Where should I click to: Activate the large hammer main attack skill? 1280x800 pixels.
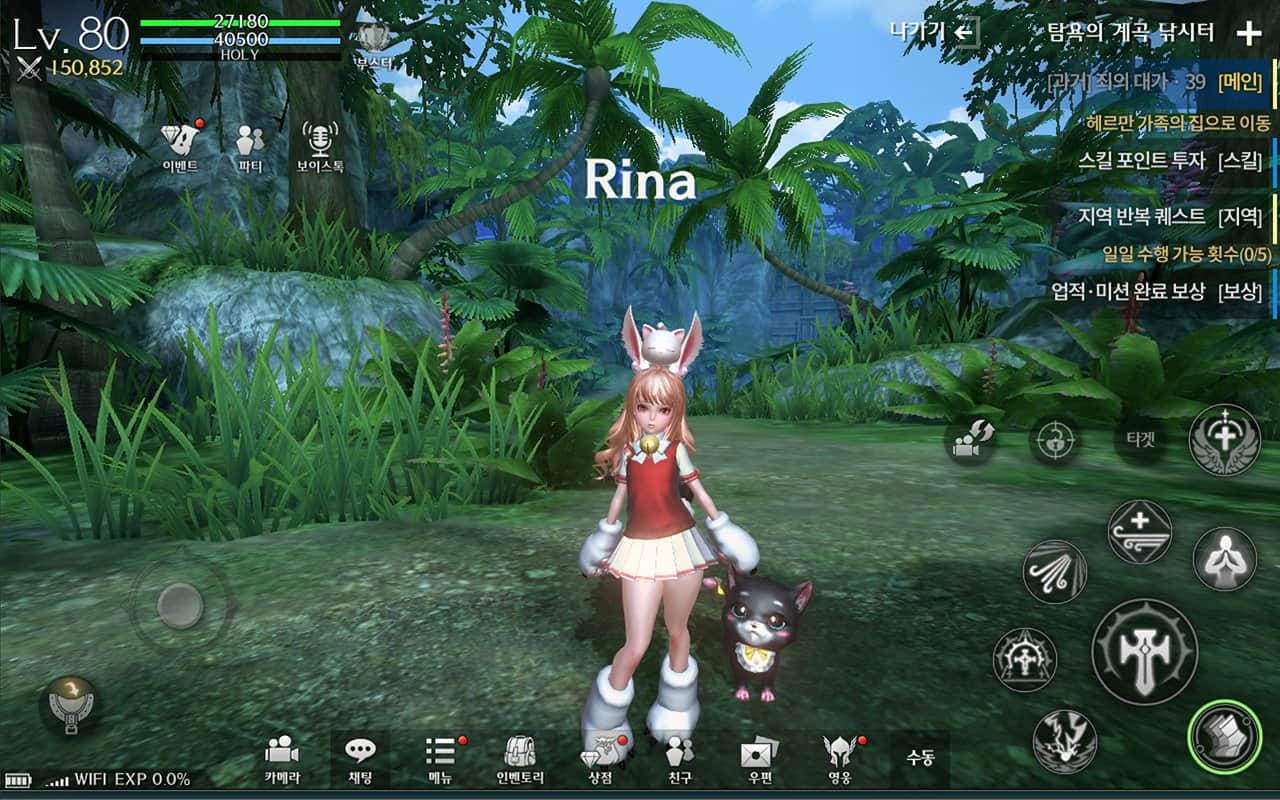[1144, 651]
